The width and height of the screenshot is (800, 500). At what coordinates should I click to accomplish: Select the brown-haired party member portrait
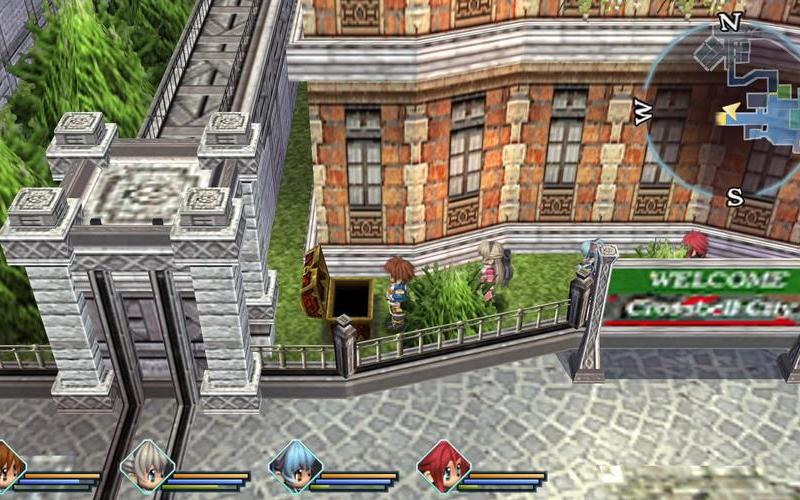[x=8, y=468]
